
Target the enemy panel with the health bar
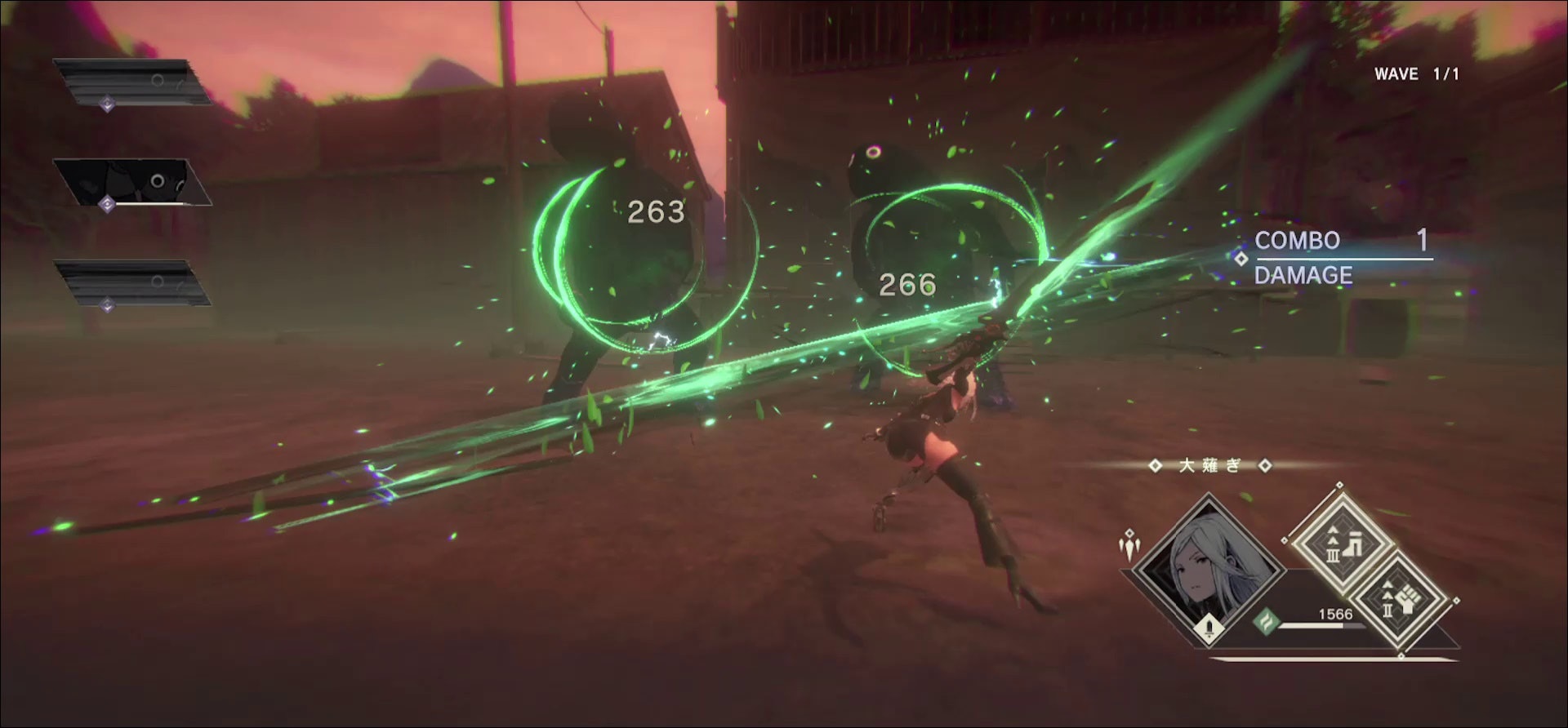coord(131,183)
